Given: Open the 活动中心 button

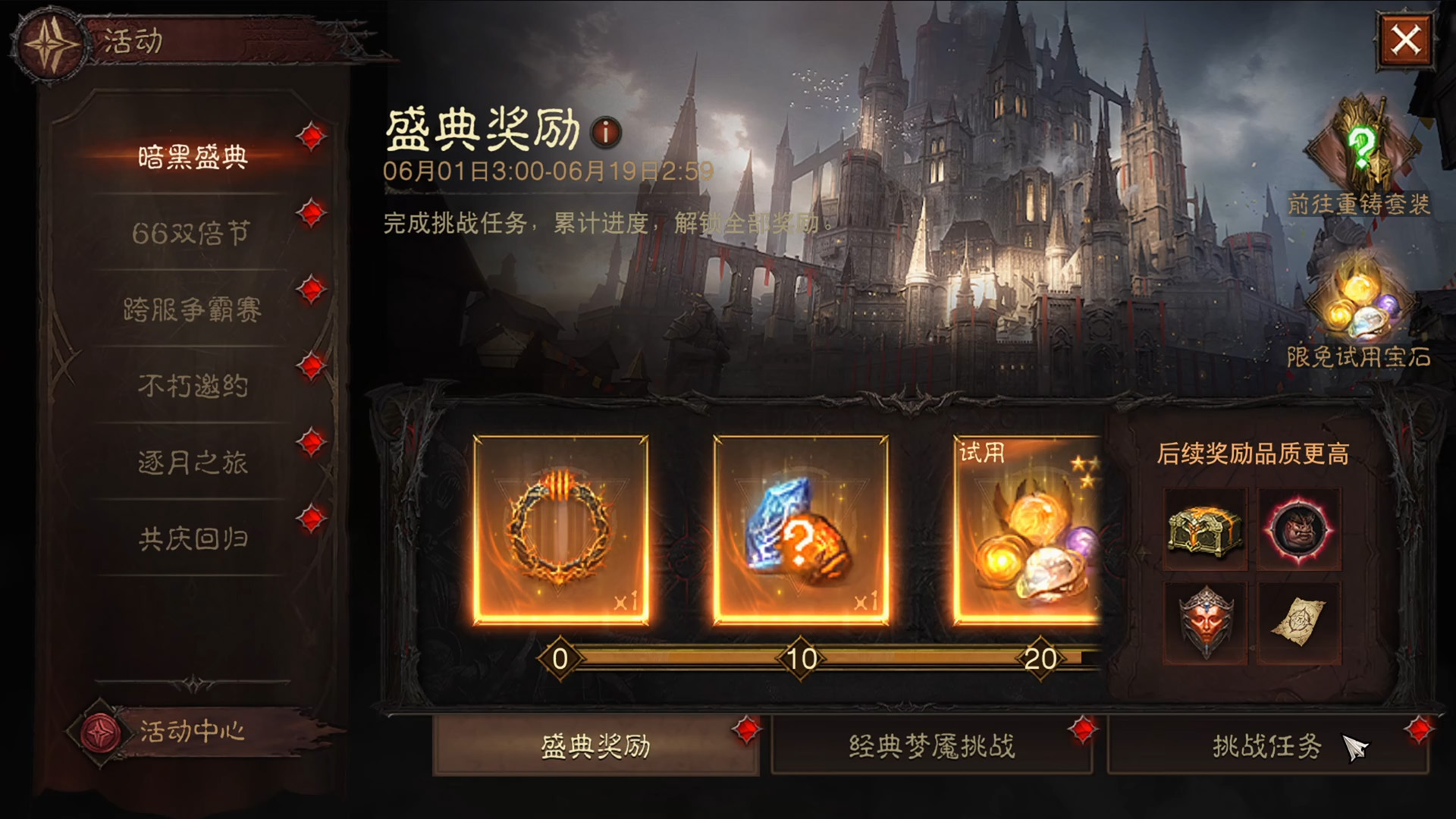Looking at the screenshot, I should click(192, 732).
